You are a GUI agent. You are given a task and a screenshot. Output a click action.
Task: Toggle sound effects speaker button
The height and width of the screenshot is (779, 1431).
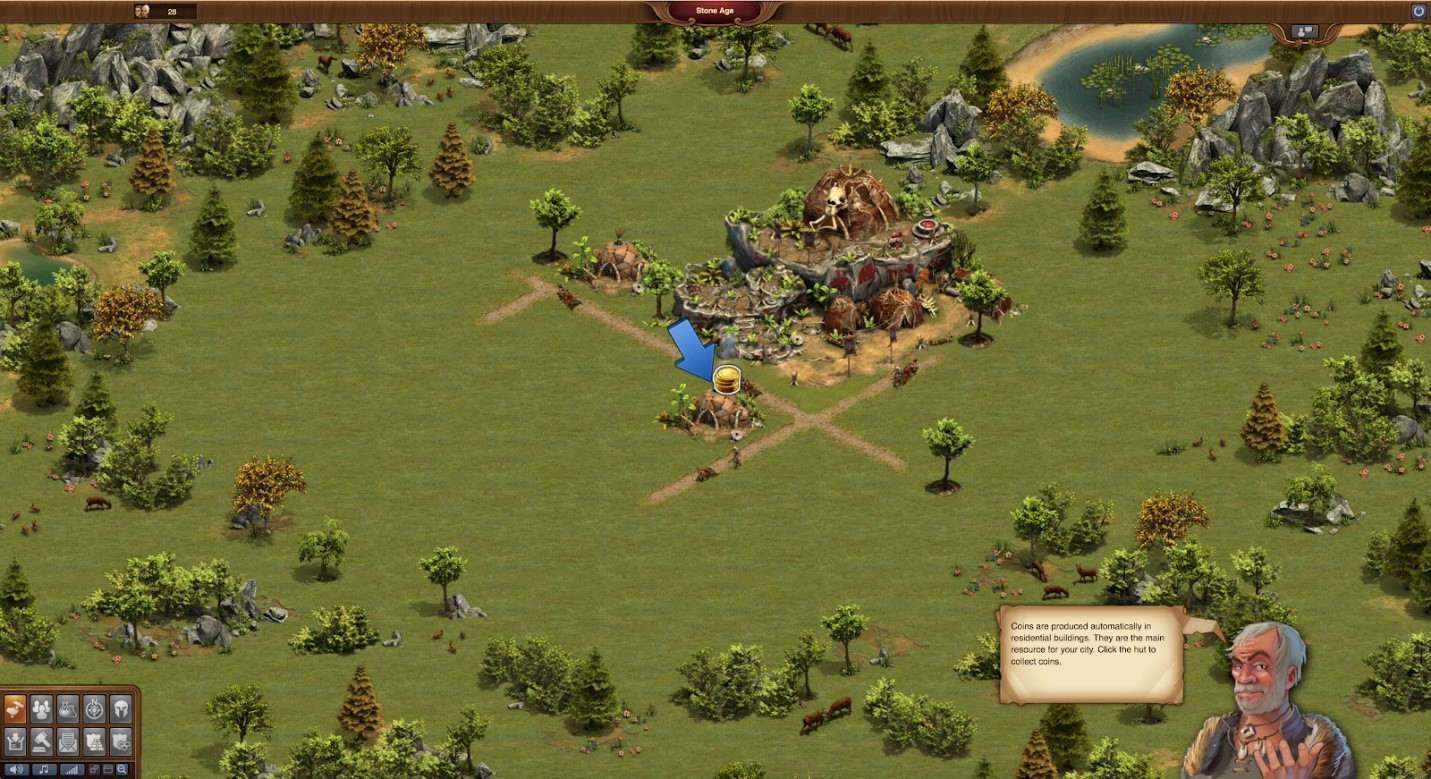[x=15, y=770]
